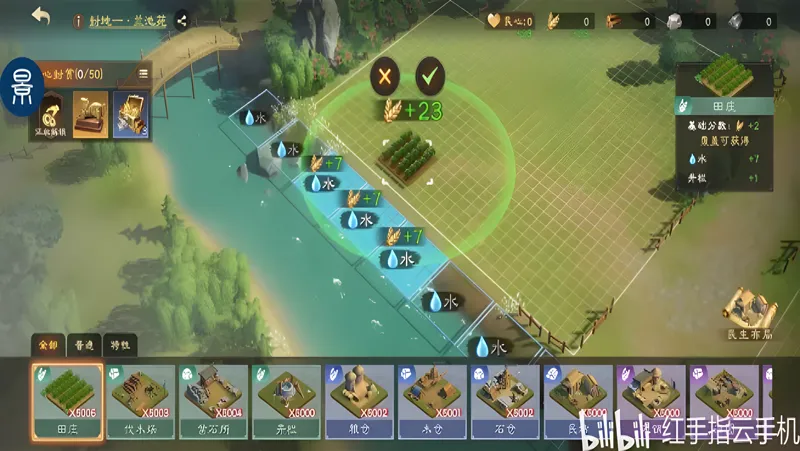Tap the share icon beside fief name

click(x=182, y=19)
